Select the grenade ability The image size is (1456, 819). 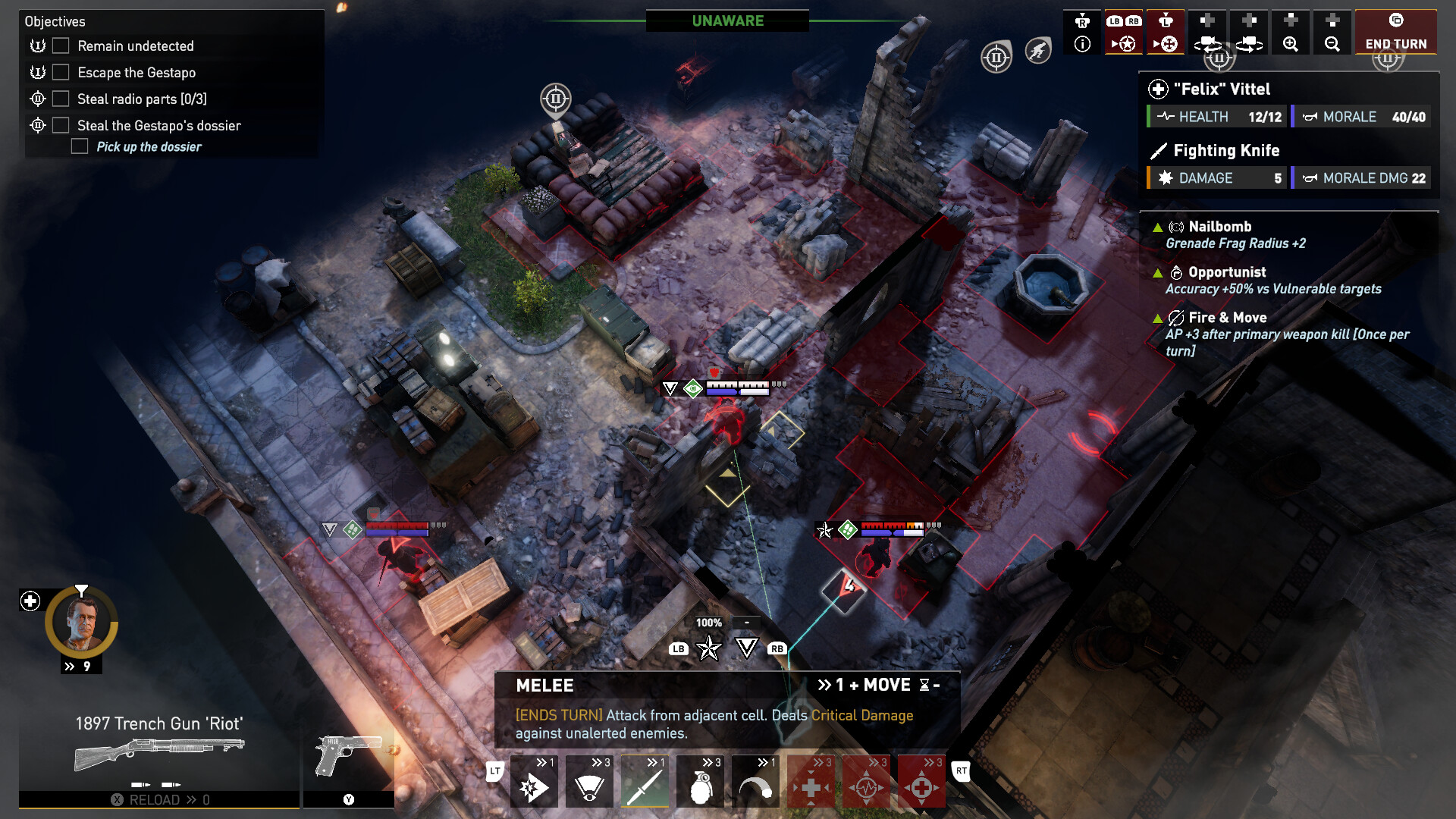(x=700, y=781)
